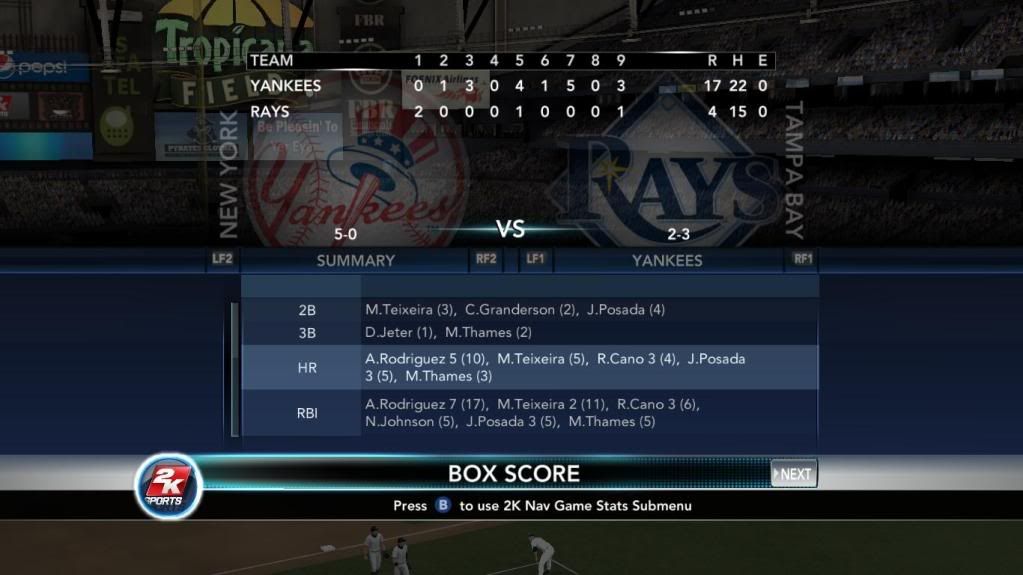Highlight the 3B triples row

click(x=529, y=332)
